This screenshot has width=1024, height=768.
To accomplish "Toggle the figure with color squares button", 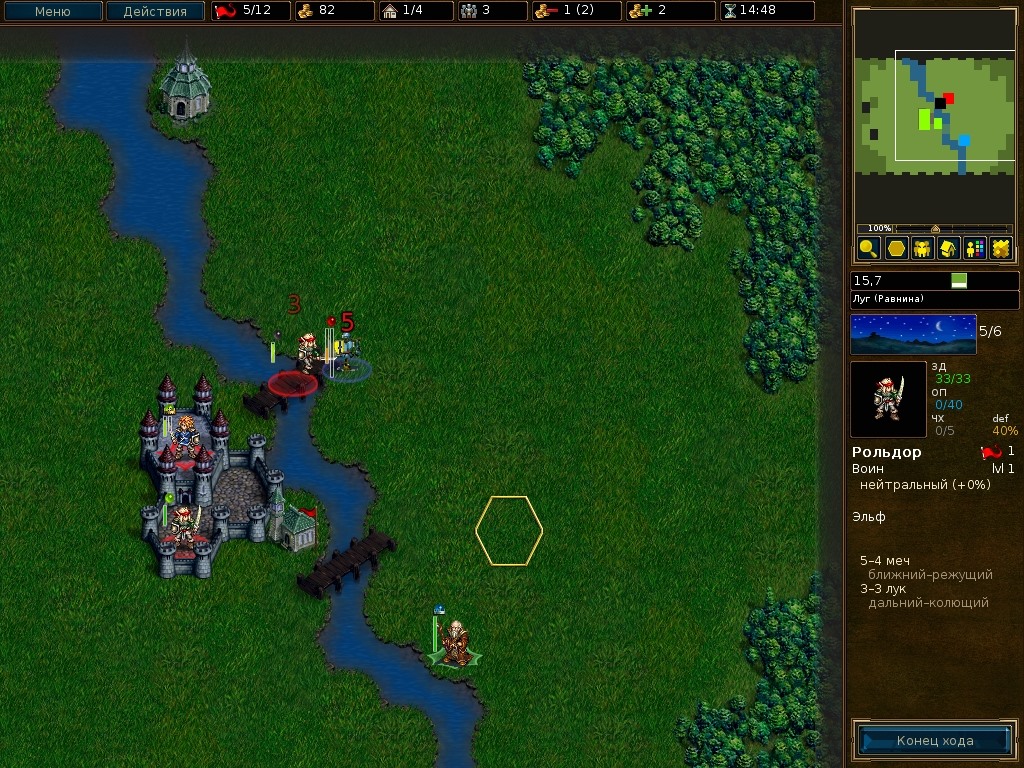I will [x=974, y=248].
